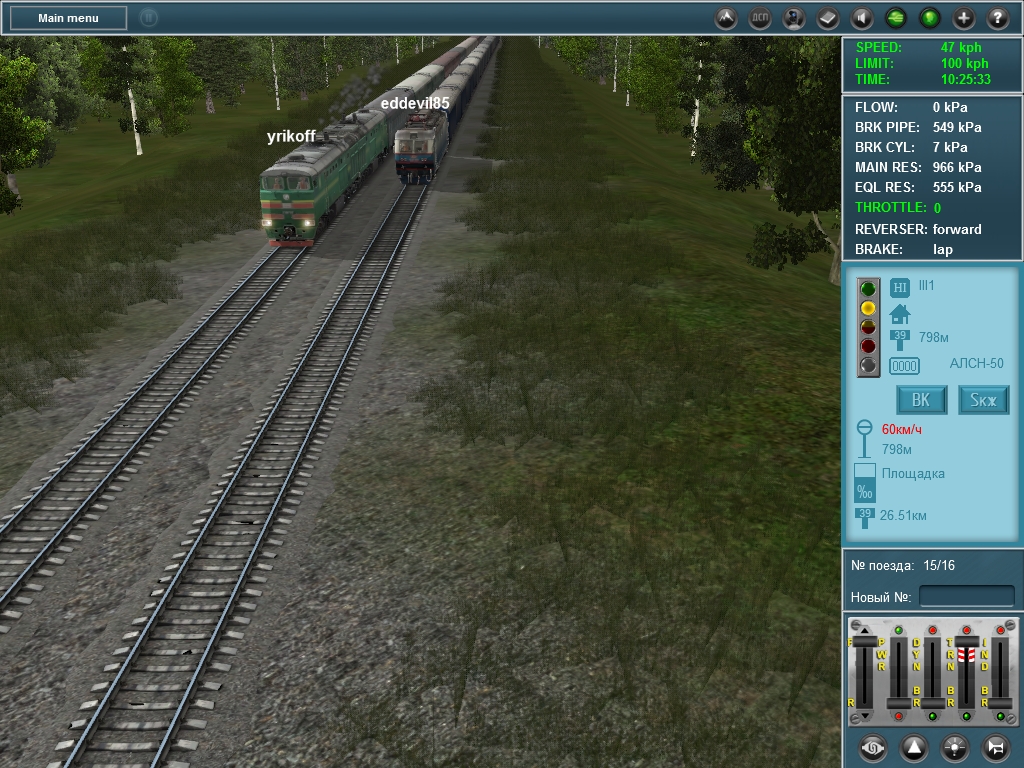Click the mountain icon in the top toolbar
1024x768 pixels.
tap(727, 18)
